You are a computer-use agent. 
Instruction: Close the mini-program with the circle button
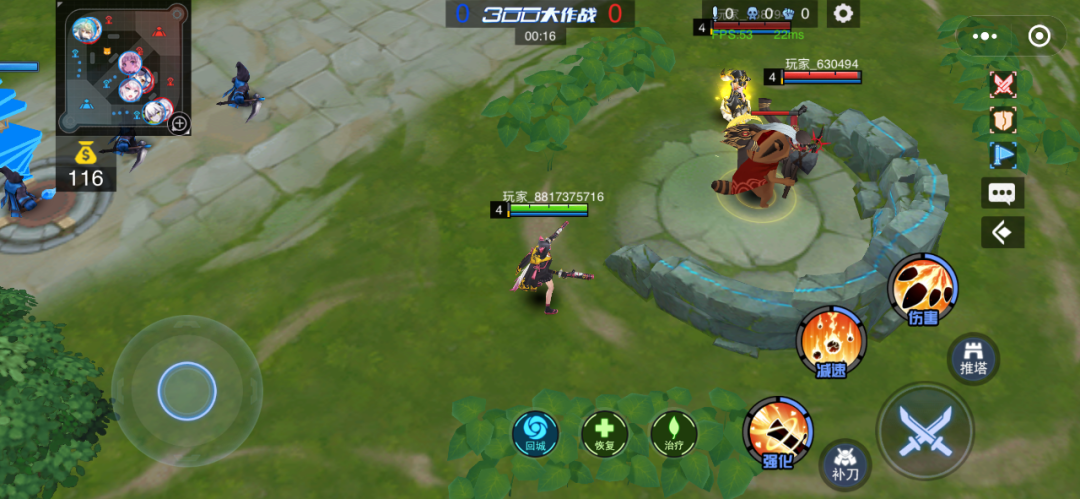pos(1039,36)
